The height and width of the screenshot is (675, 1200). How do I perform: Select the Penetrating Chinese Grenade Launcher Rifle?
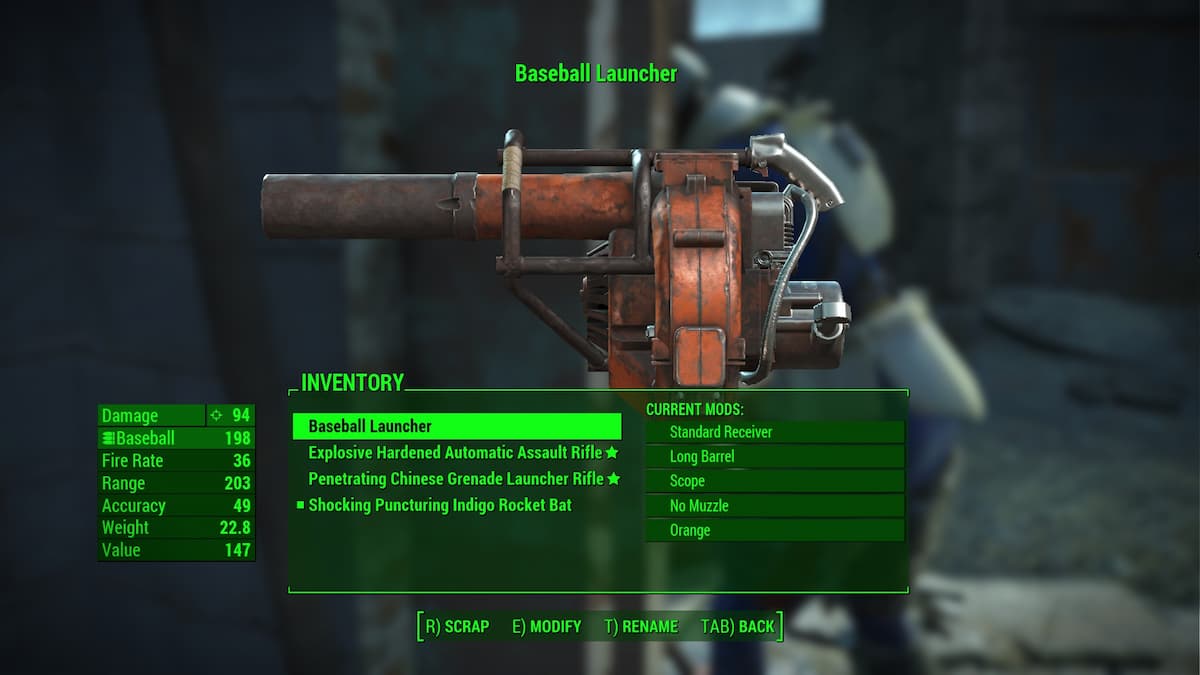click(x=455, y=479)
